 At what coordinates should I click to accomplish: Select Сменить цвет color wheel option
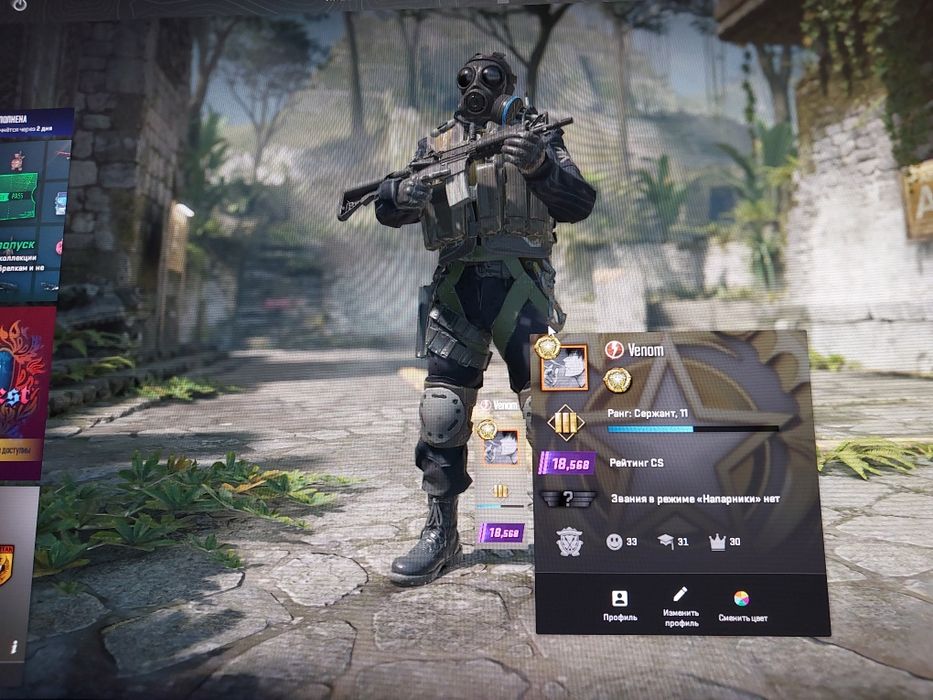click(x=741, y=605)
